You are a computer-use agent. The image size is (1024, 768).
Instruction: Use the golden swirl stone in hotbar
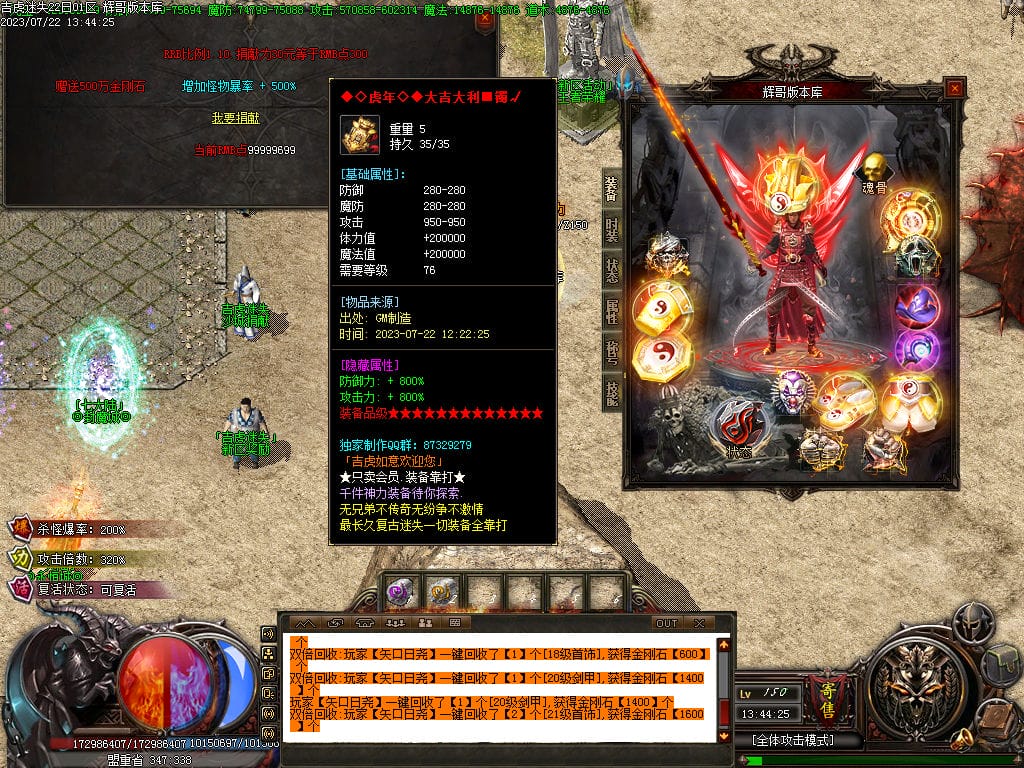pyautogui.click(x=441, y=592)
